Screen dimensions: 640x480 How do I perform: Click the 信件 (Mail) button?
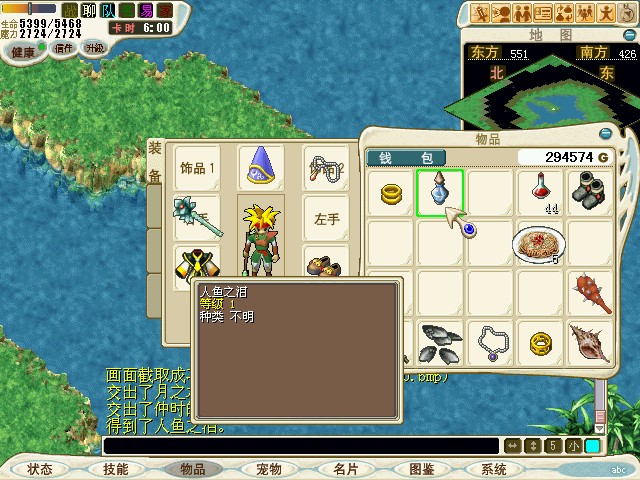click(x=64, y=49)
